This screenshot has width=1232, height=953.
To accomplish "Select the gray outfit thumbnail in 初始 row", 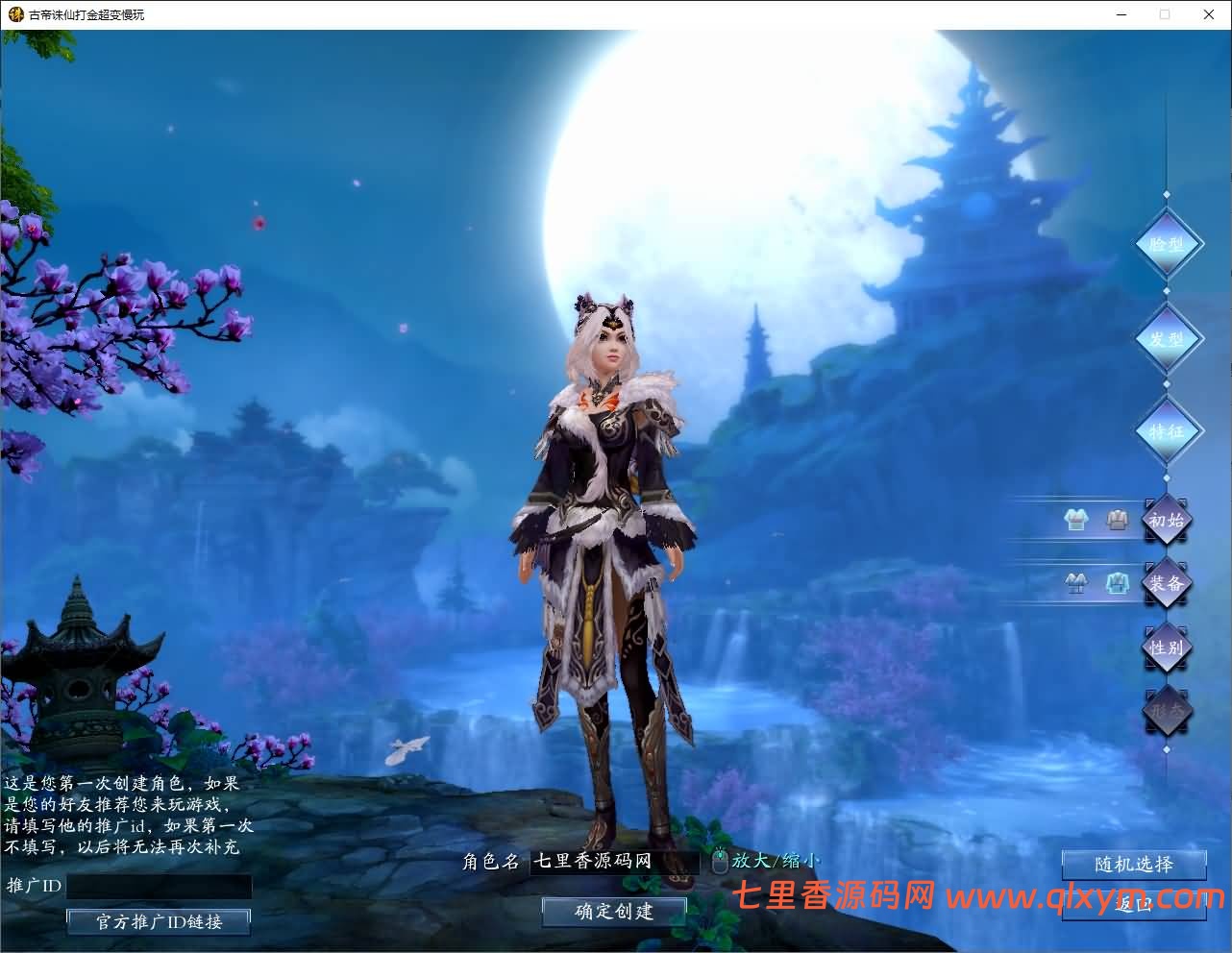I will pyautogui.click(x=1117, y=519).
